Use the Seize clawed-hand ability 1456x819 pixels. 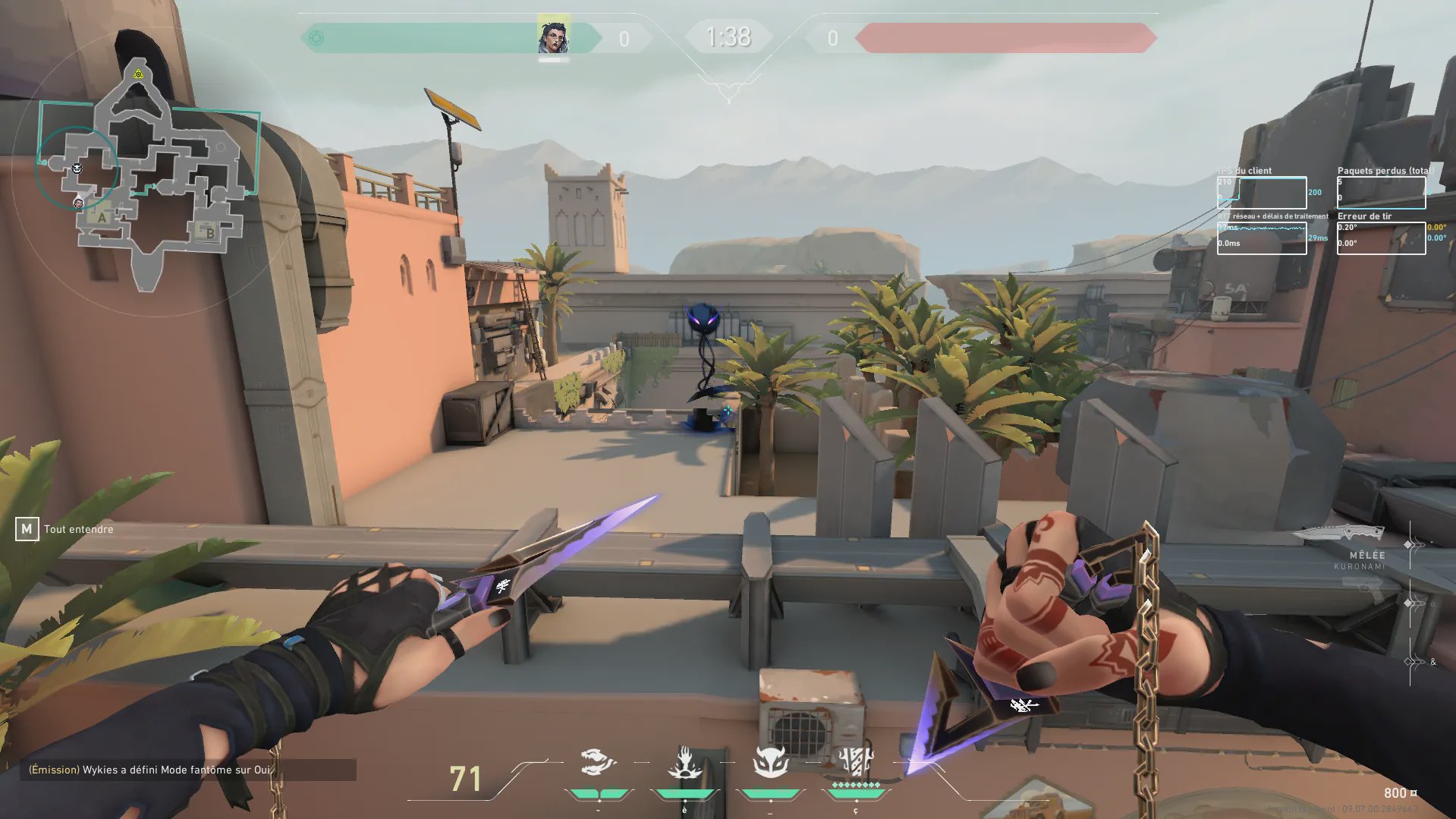pos(684,763)
